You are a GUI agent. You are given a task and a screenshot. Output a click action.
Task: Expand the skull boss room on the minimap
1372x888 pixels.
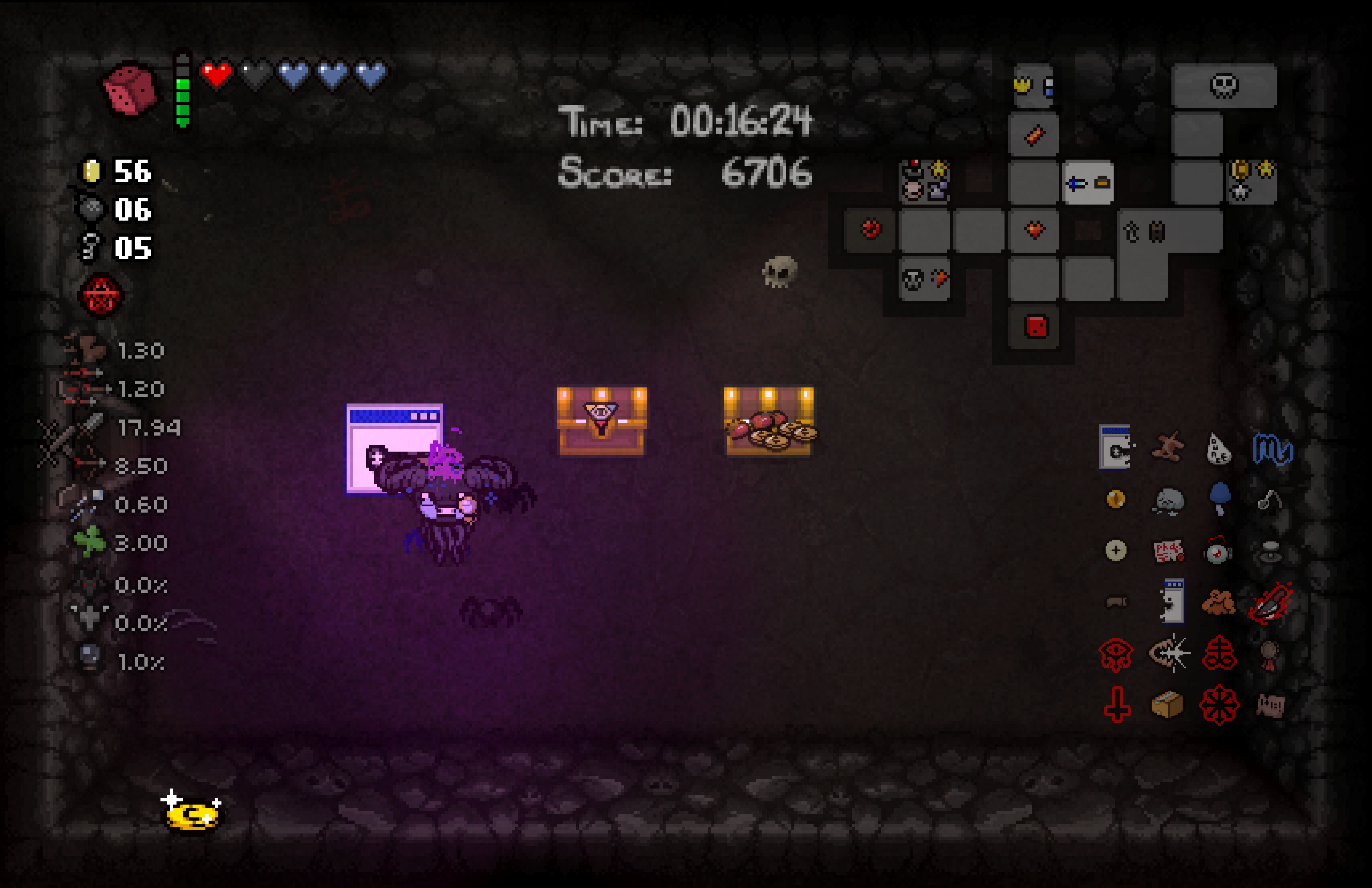pyautogui.click(x=1225, y=87)
